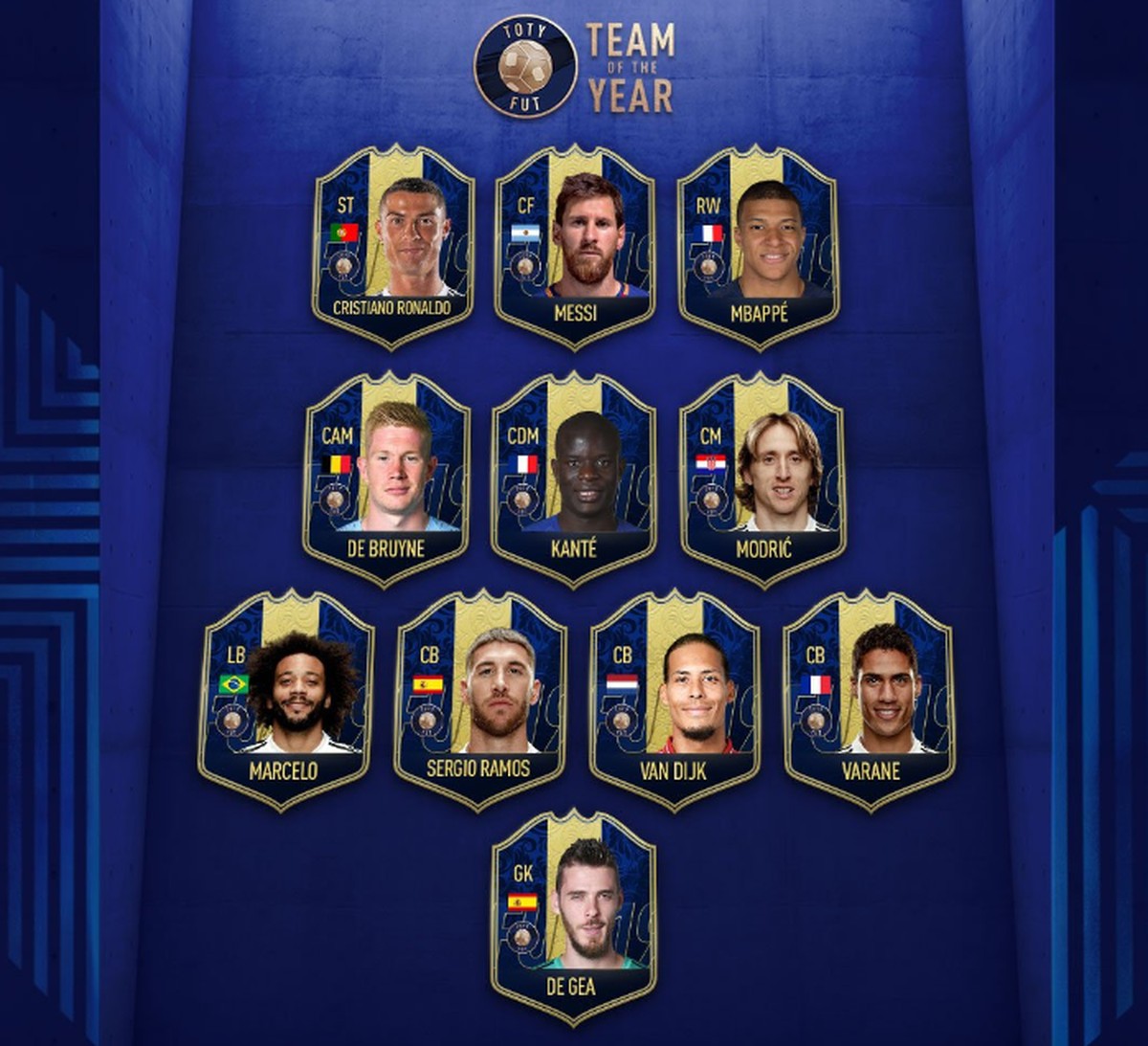The height and width of the screenshot is (1046, 1148).
Task: Select the De Bruyne CAM card
Action: [386, 478]
